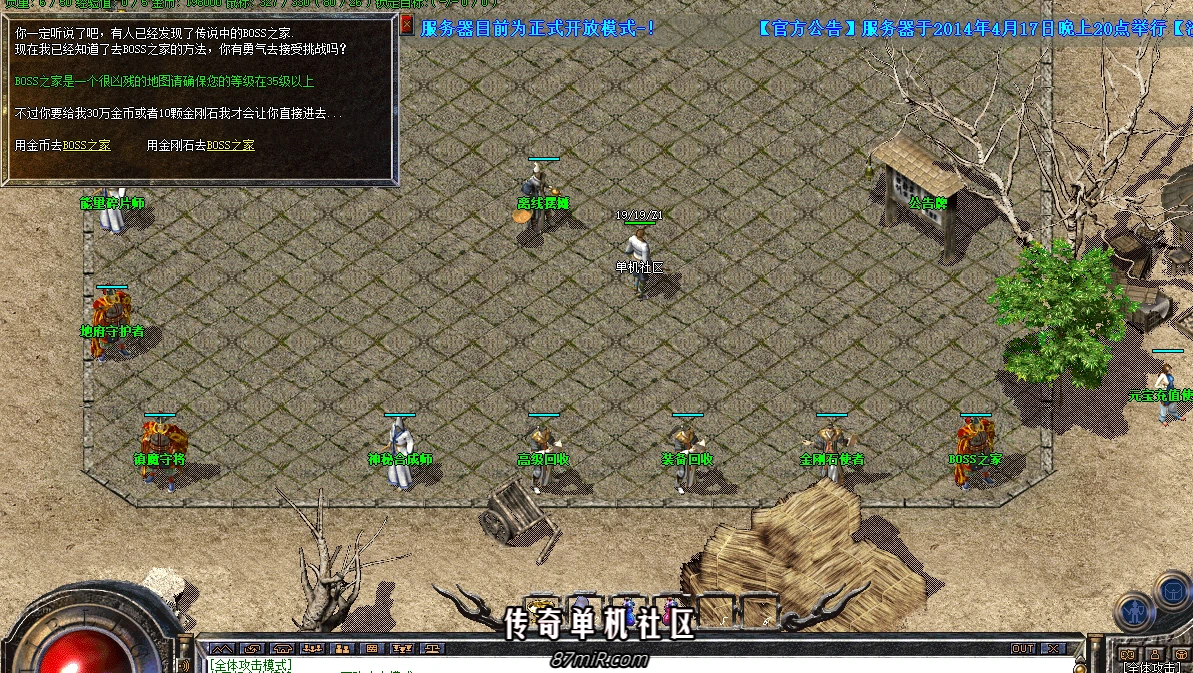Choose the pay-with-diamonds BOSS之家 link
The width and height of the screenshot is (1193, 673).
coord(230,146)
